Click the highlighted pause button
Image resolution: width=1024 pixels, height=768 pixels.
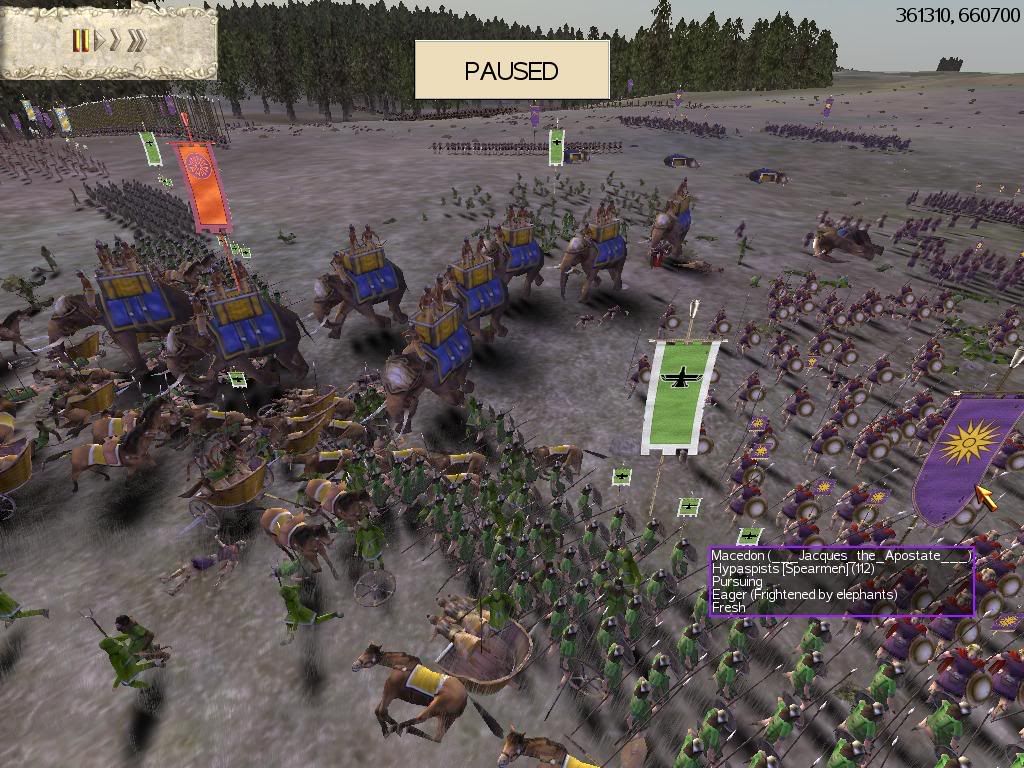(x=81, y=40)
